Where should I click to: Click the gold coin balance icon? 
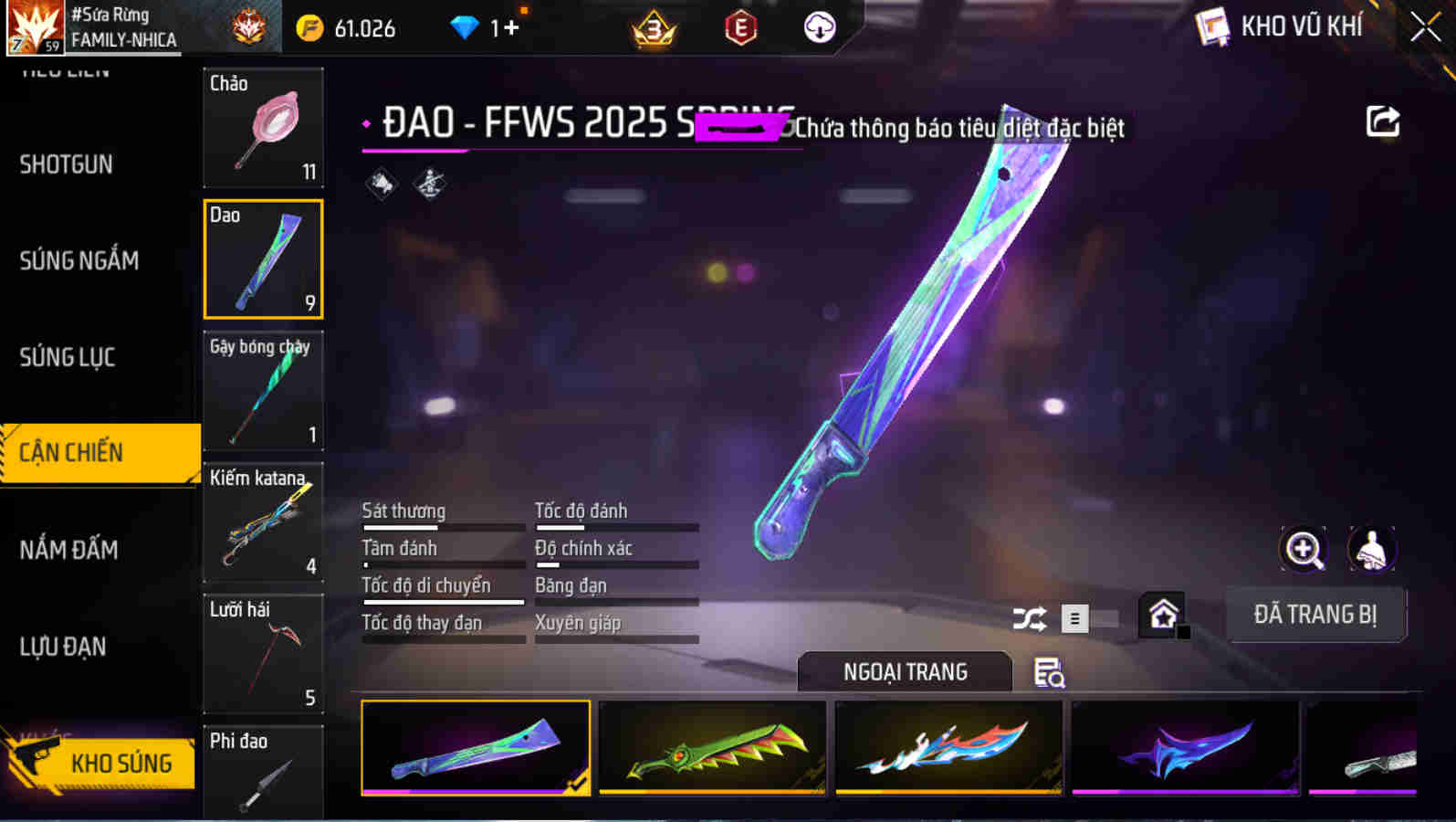point(309,28)
